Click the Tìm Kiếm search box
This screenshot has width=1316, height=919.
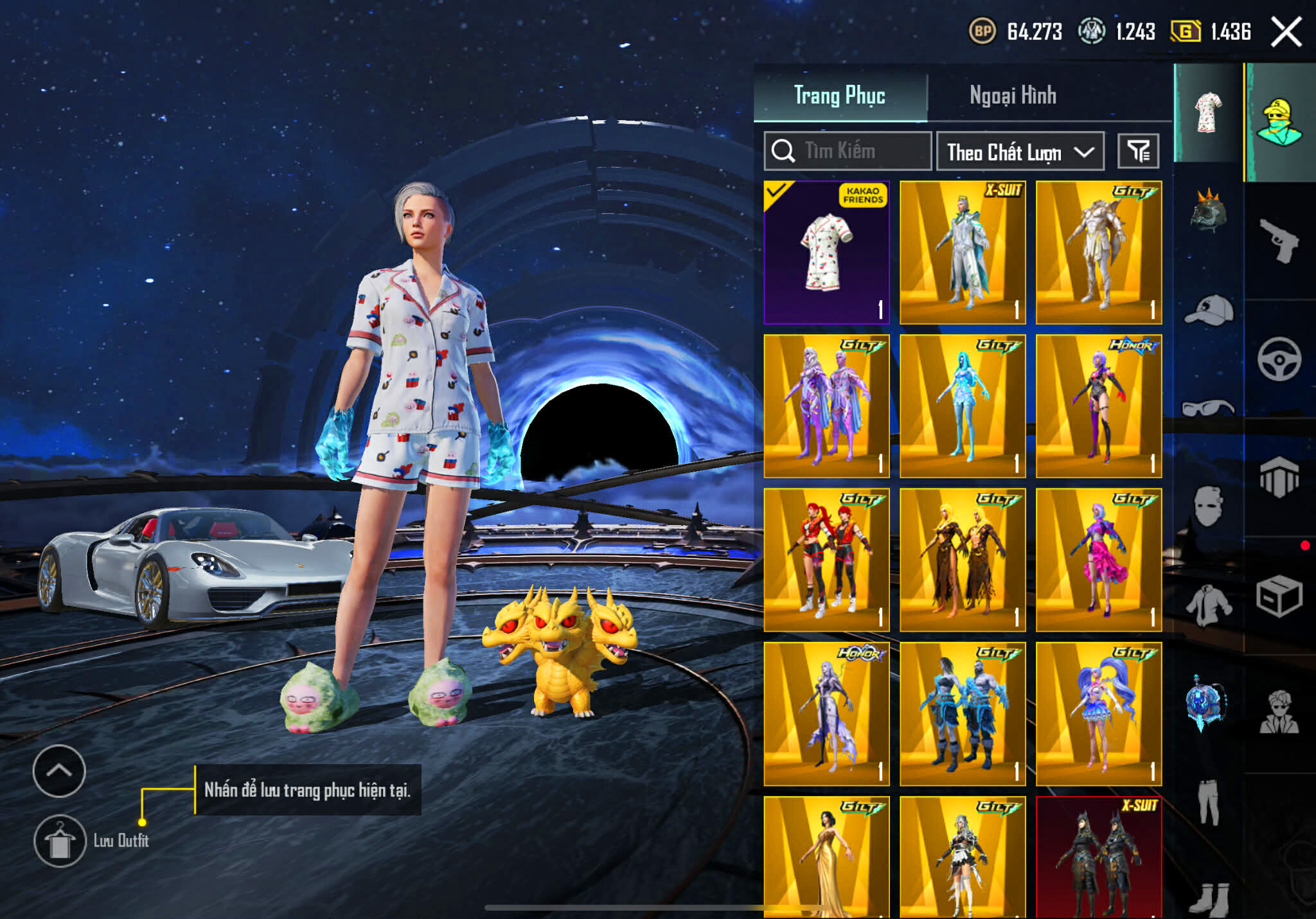pyautogui.click(x=848, y=152)
